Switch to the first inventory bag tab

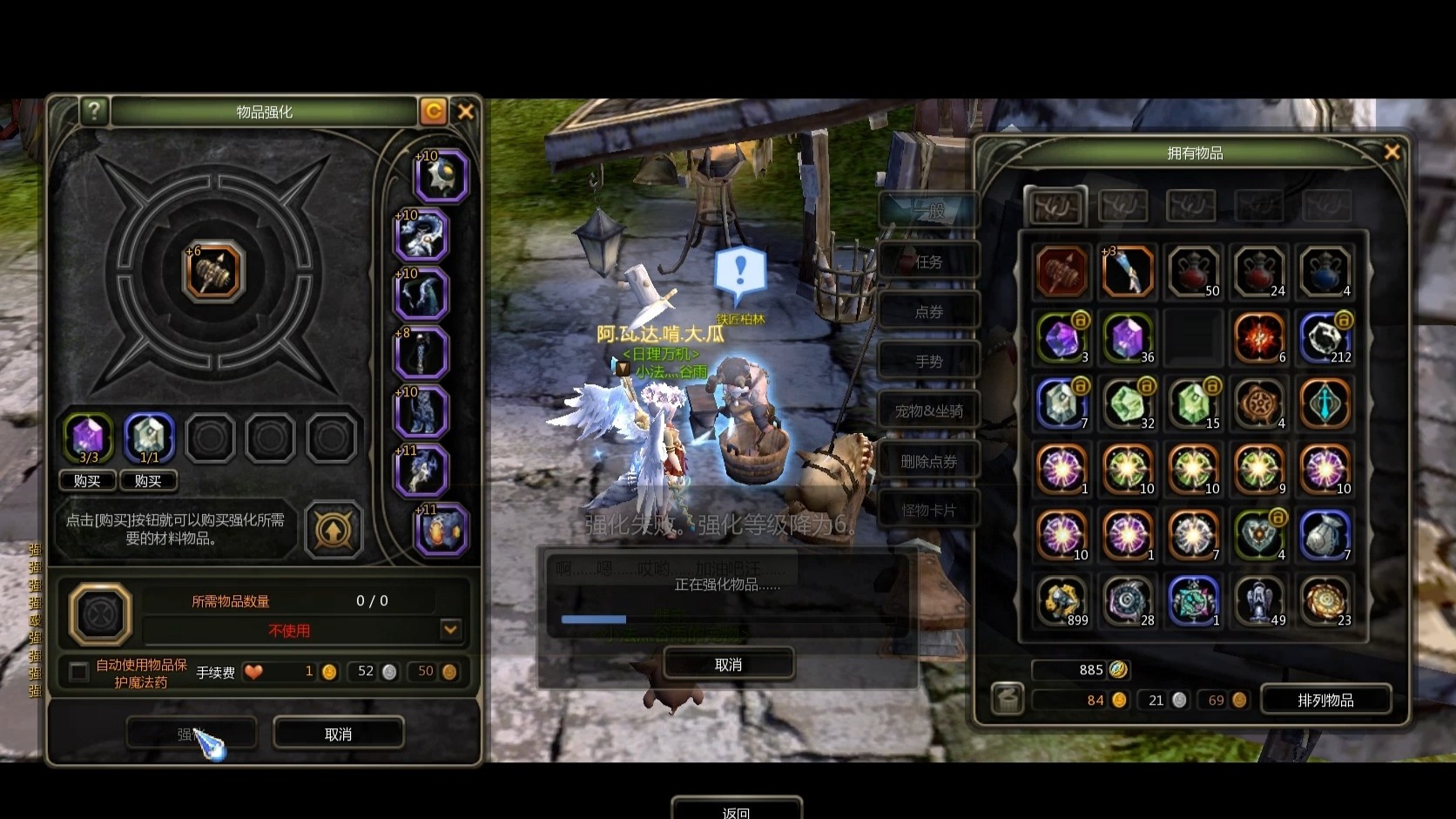(x=1055, y=206)
